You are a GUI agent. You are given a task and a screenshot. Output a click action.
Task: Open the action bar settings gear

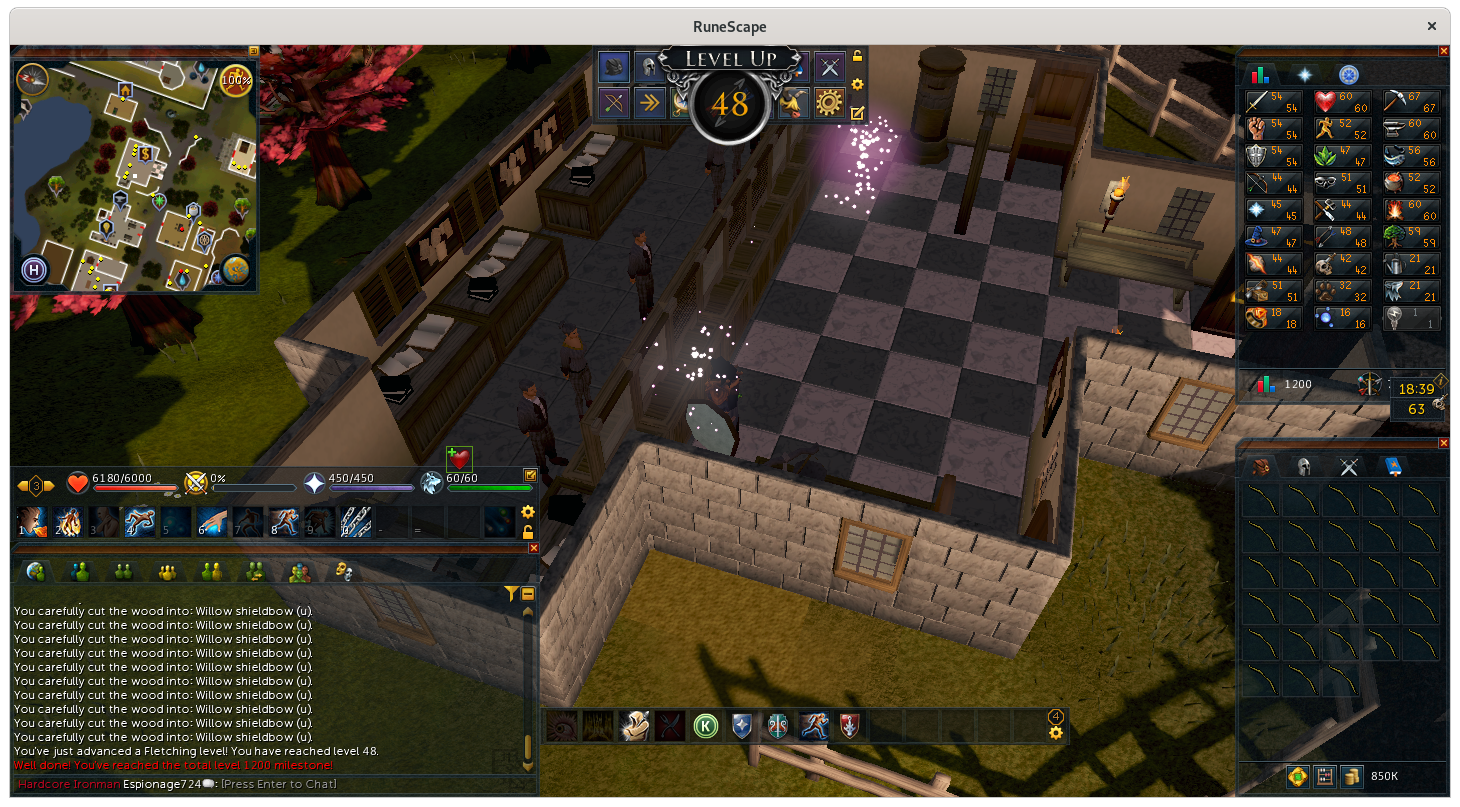point(528,513)
